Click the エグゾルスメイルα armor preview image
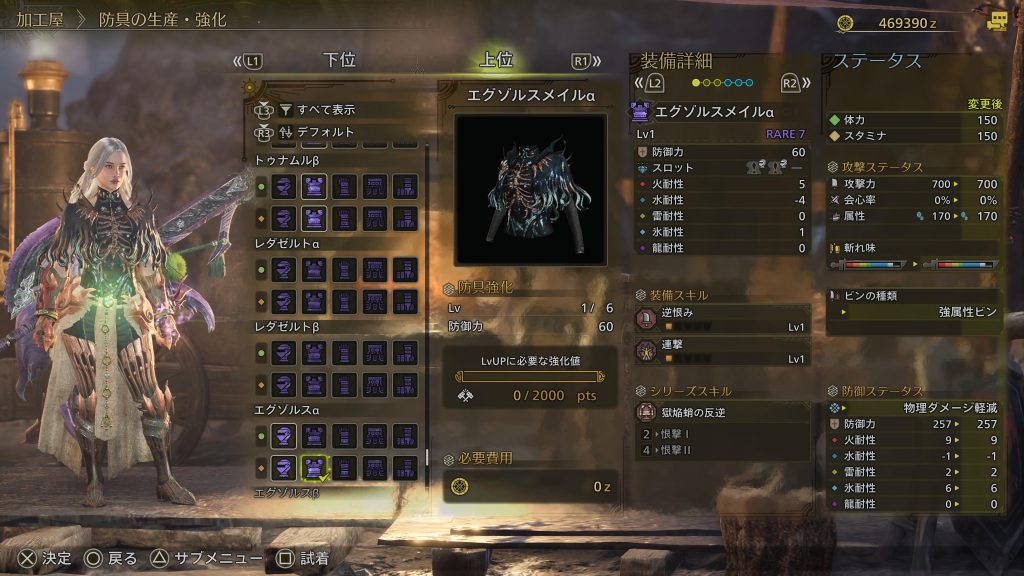The height and width of the screenshot is (576, 1024). pos(530,190)
